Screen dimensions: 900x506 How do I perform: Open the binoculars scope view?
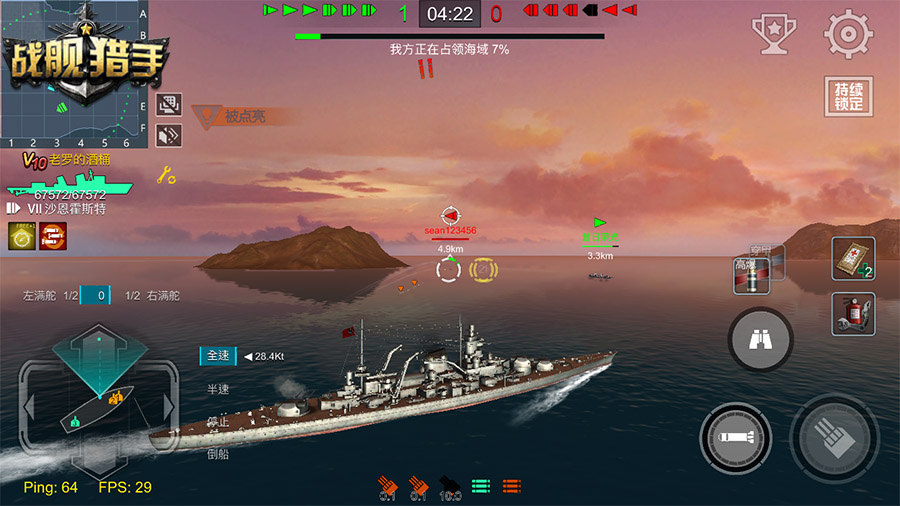click(x=762, y=341)
